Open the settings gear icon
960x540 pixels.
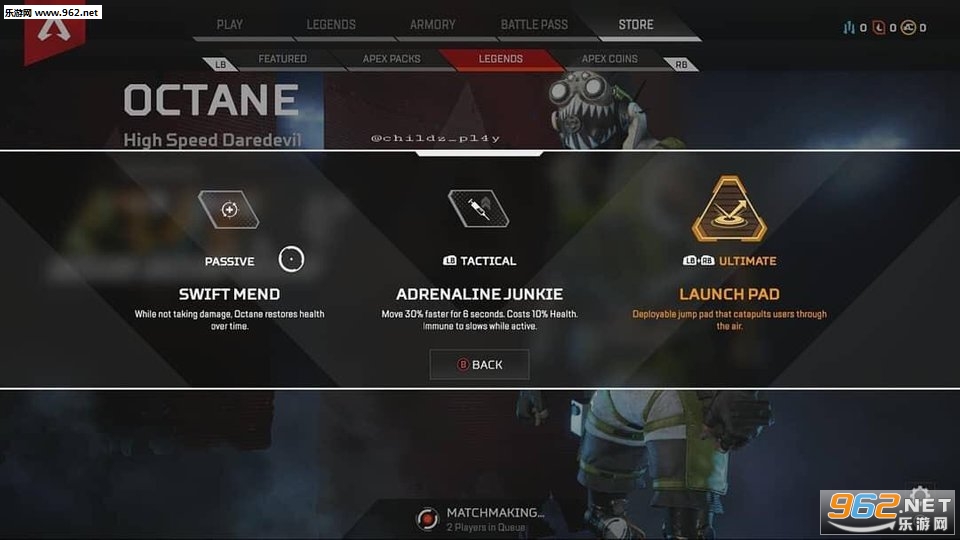pyautogui.click(x=919, y=497)
